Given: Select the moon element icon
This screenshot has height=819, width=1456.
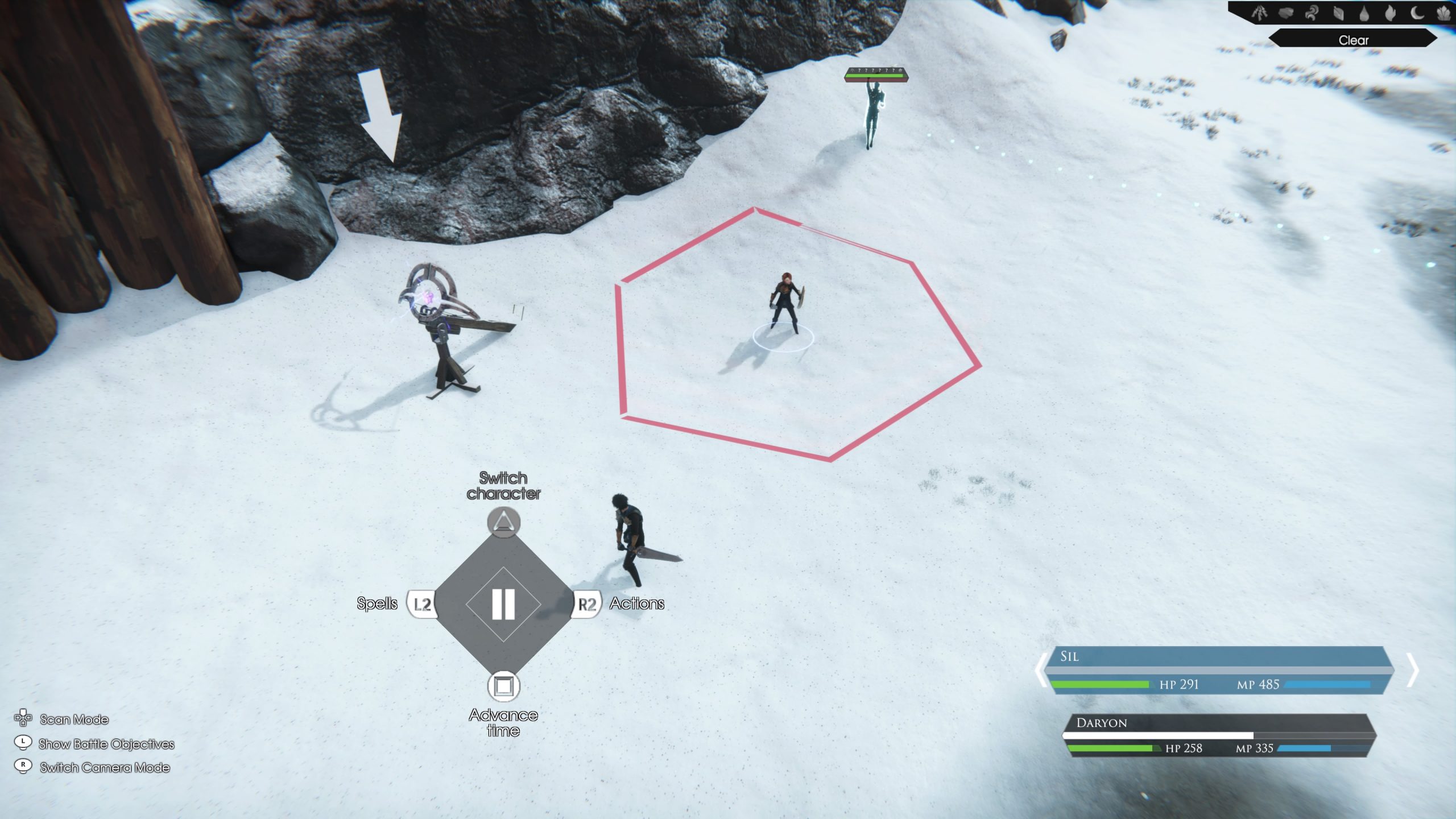Looking at the screenshot, I should coord(1416,14).
